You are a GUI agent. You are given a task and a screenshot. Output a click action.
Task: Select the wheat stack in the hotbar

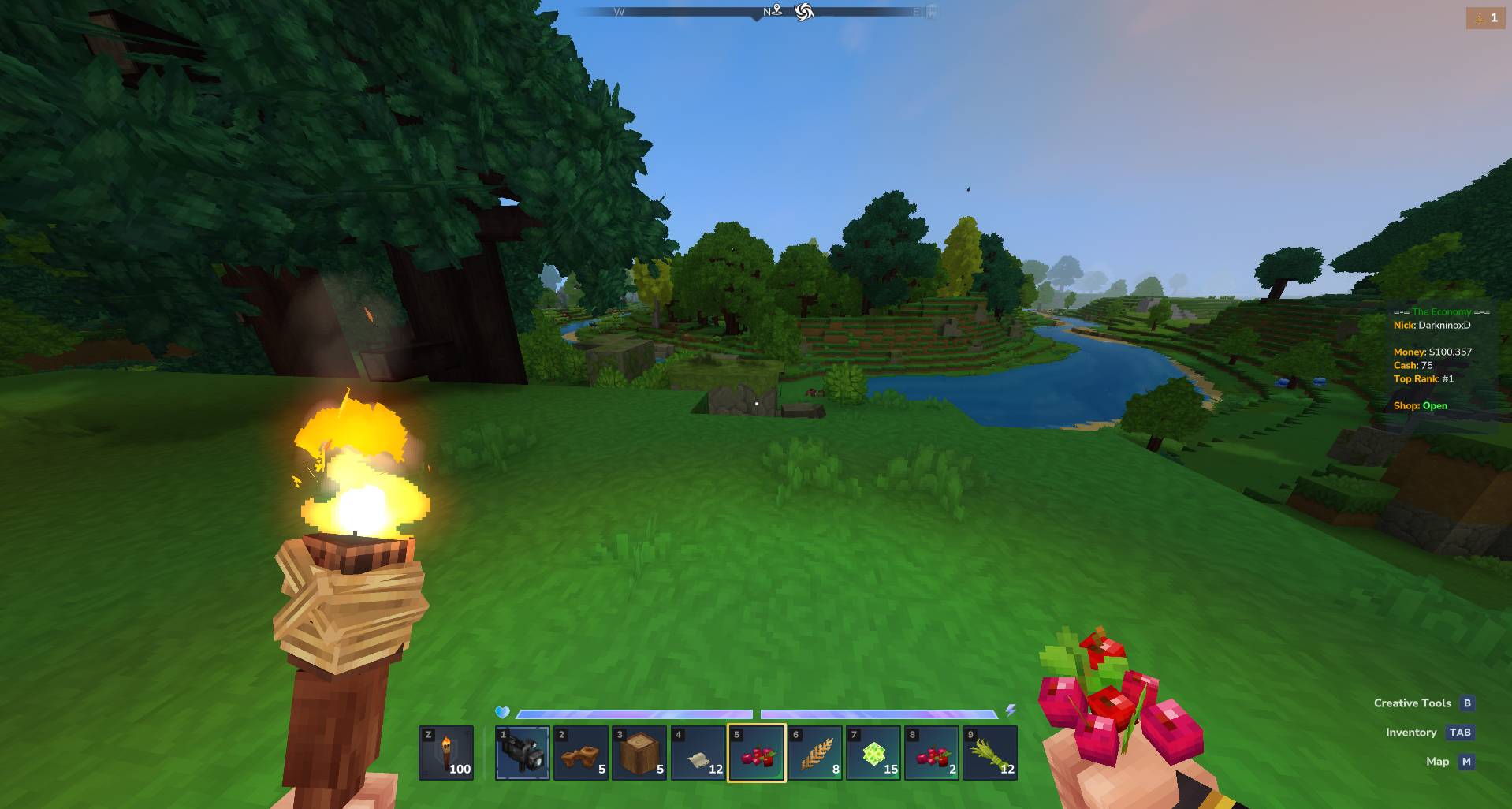tap(815, 753)
